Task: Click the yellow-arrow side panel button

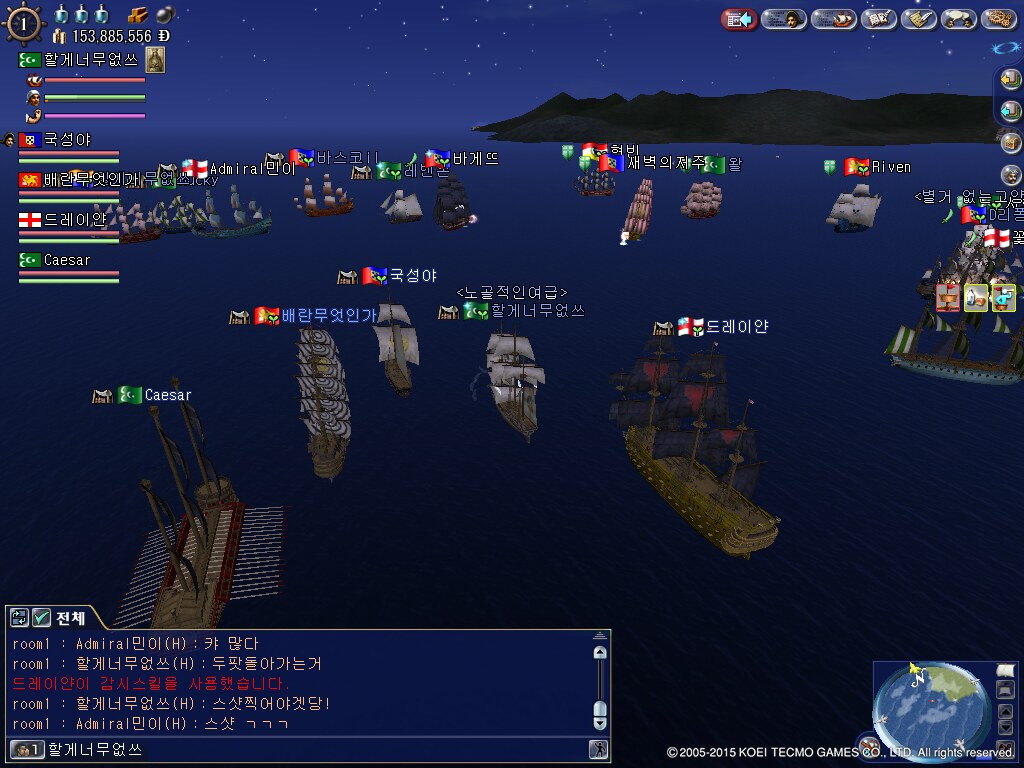Action: click(1010, 81)
